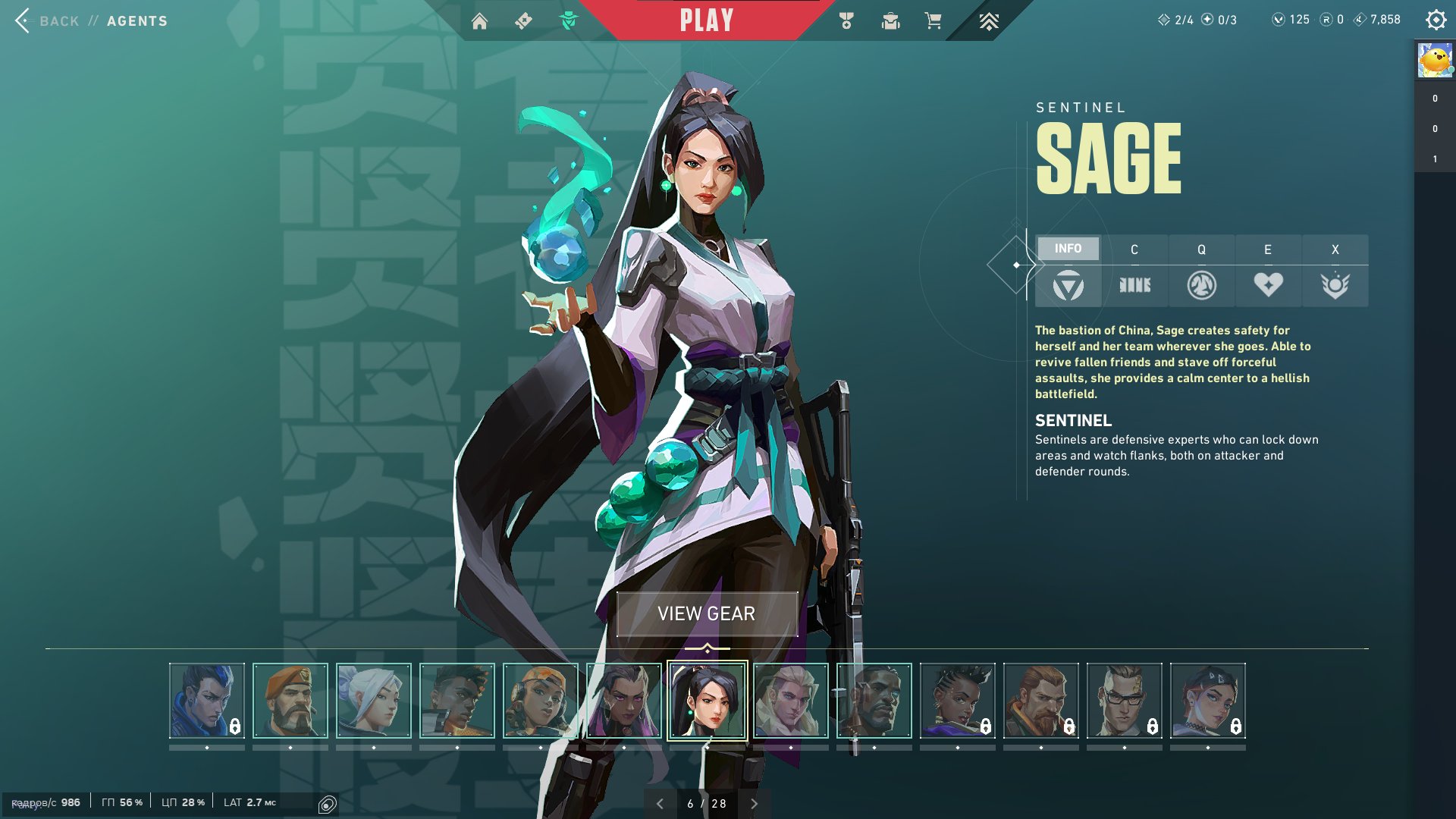Viewport: 1456px width, 819px height.
Task: Select the white-haired agent portrait
Action: pyautogui.click(x=374, y=701)
